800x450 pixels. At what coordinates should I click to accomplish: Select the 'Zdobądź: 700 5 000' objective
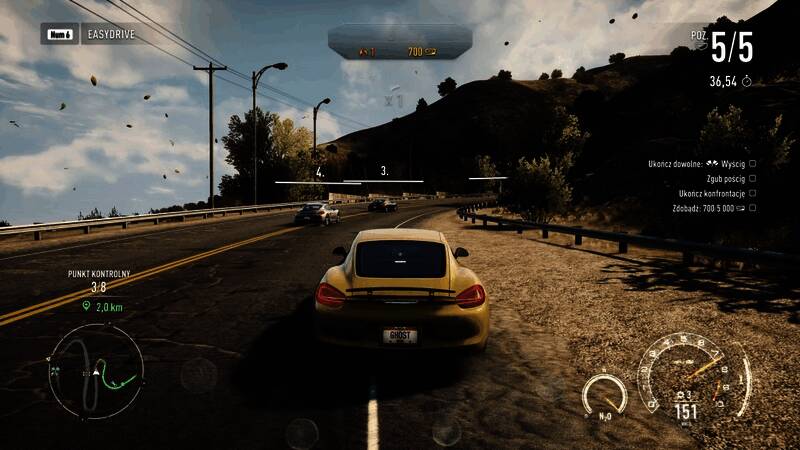714,208
